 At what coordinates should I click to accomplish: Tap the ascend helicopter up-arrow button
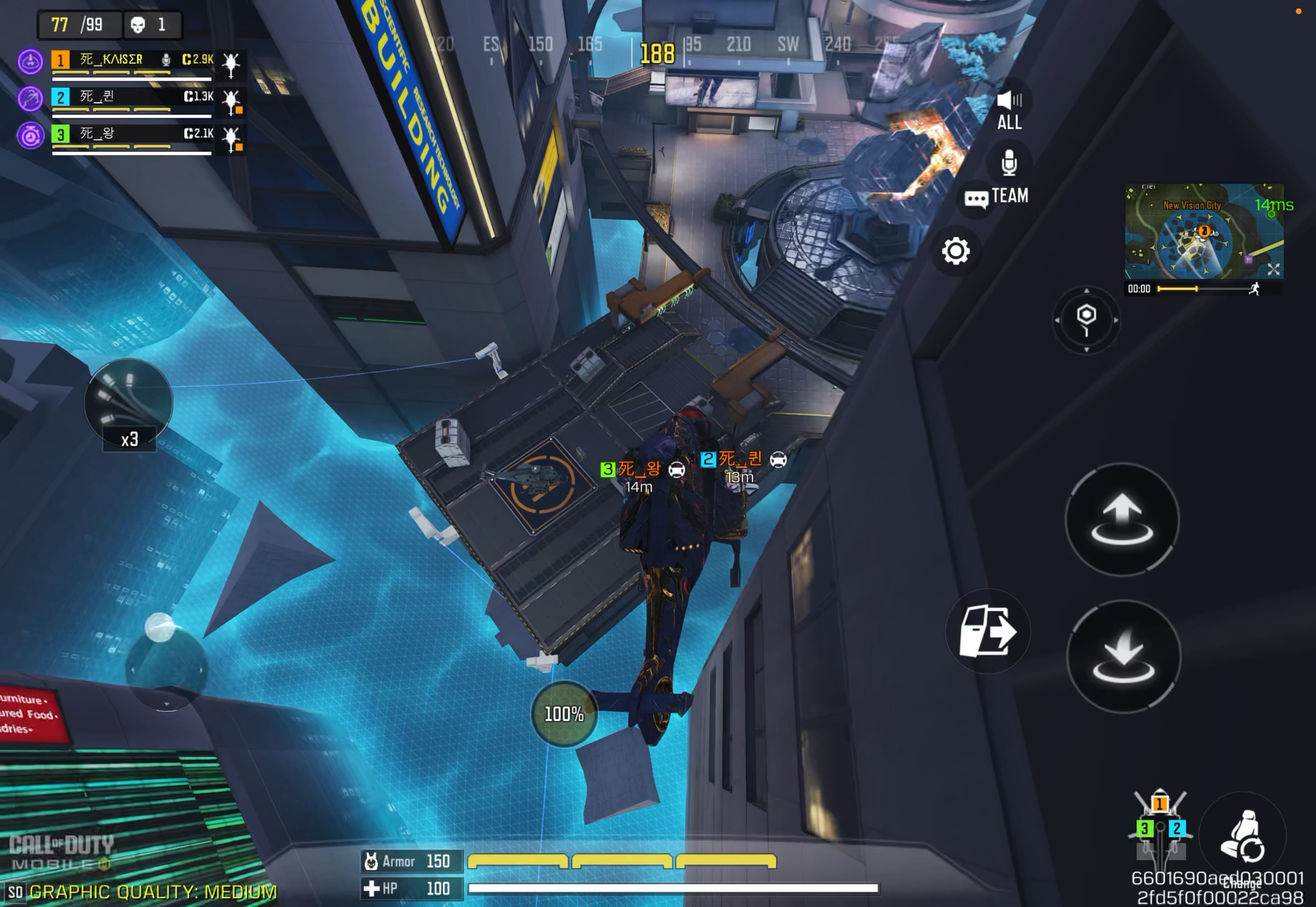[x=1122, y=519]
